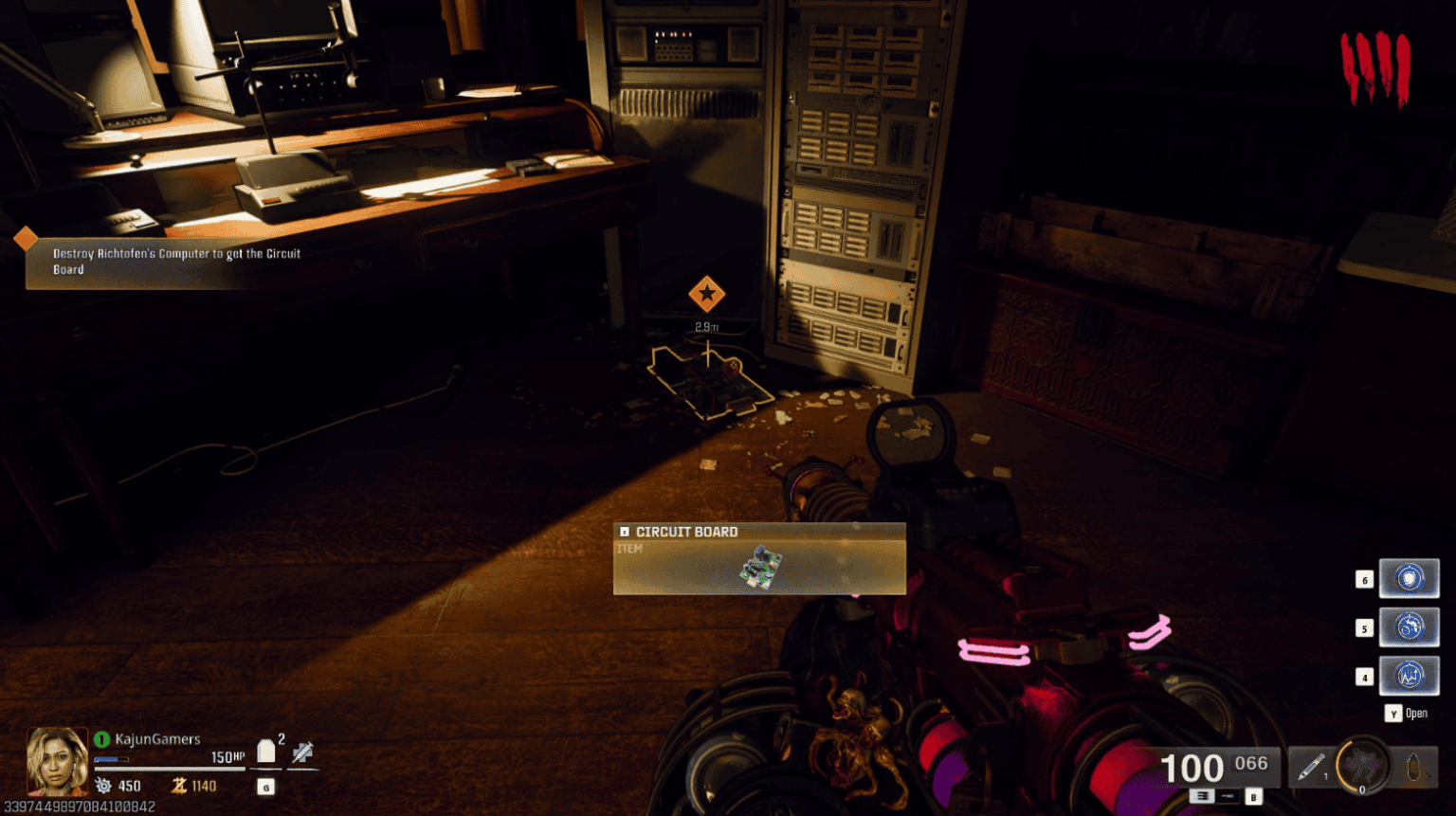Viewport: 1456px width, 816px height.
Task: Click the self-revive syringe icon
Action: [x=302, y=753]
